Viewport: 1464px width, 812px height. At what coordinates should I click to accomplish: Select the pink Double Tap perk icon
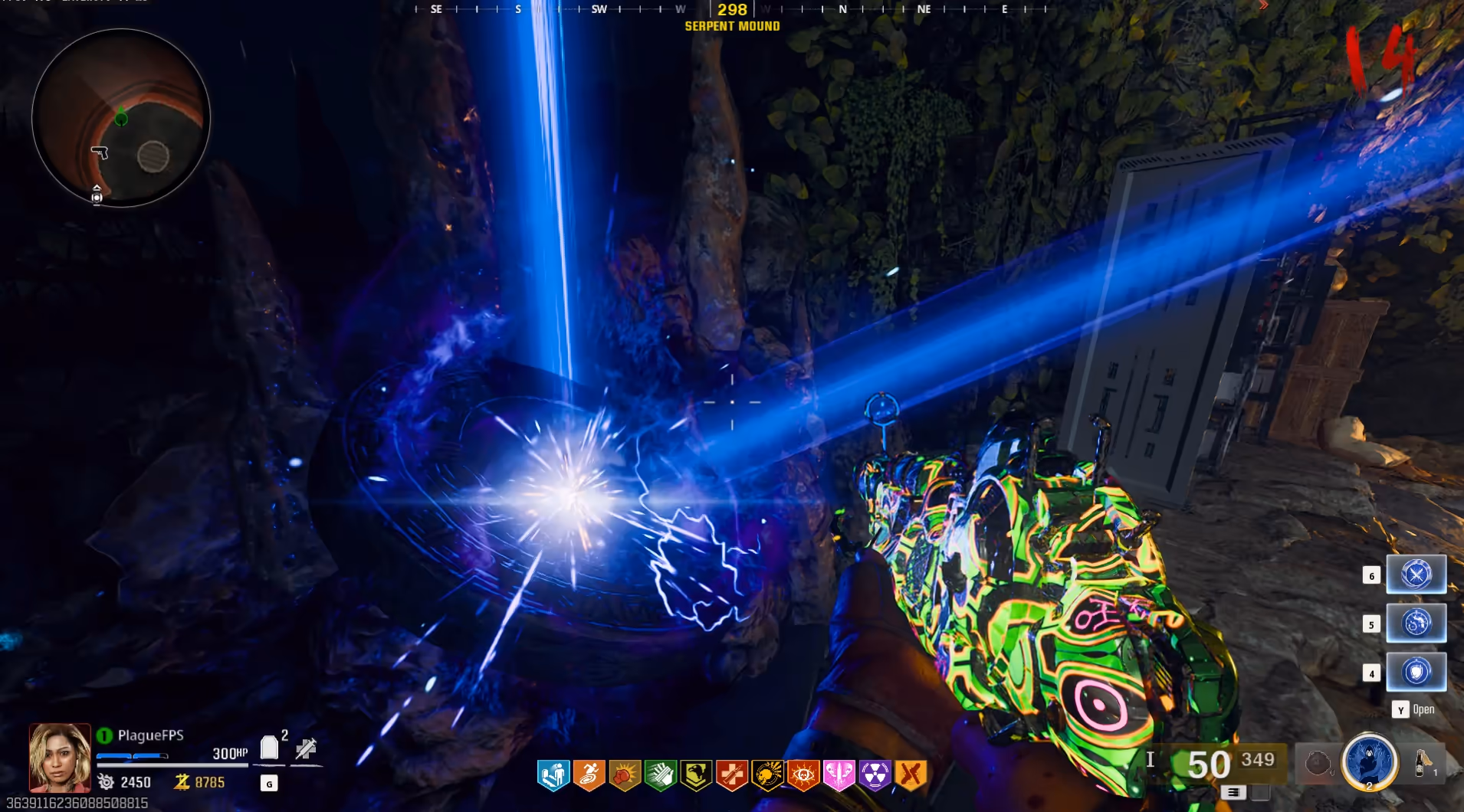[839, 776]
